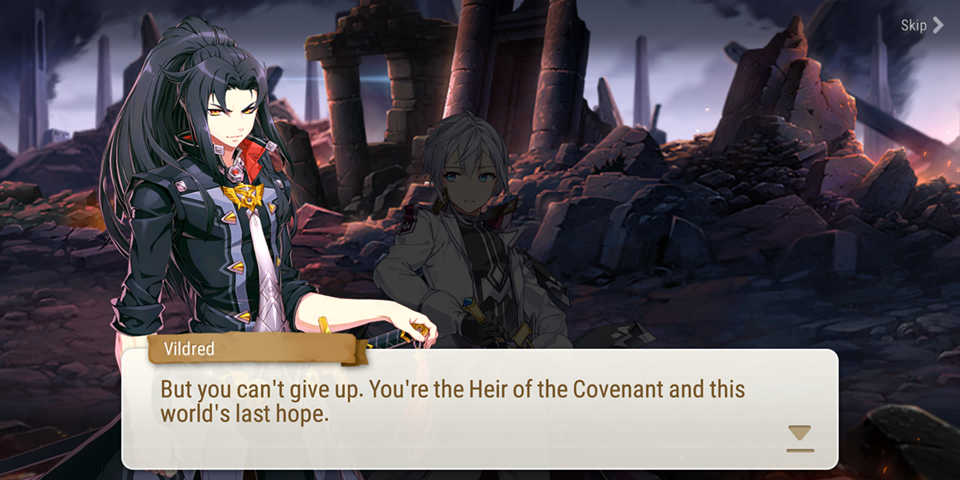Advance dialogue with the down arrow indicator

click(799, 437)
